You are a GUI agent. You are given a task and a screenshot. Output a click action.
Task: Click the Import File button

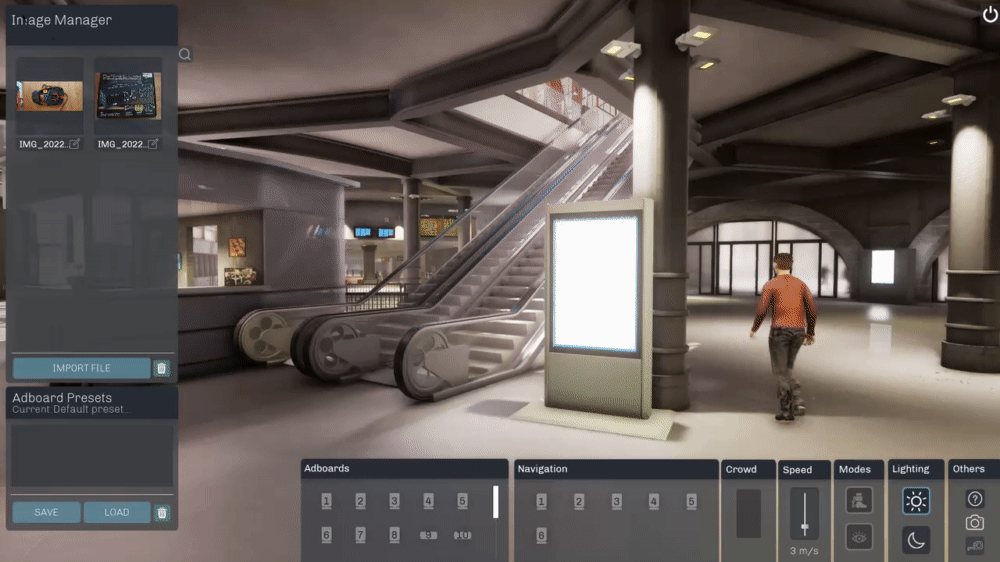click(x=82, y=368)
